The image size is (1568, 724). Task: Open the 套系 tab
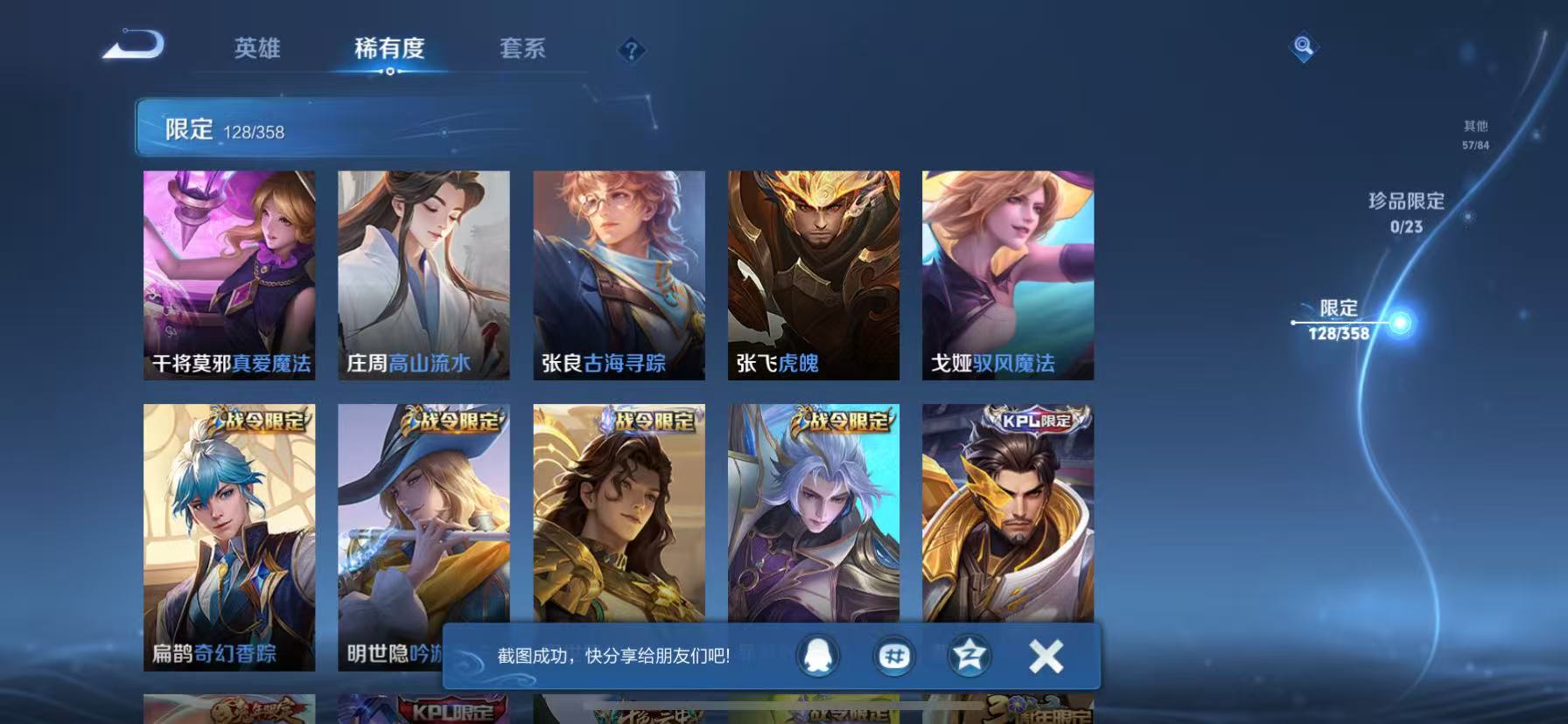pyautogui.click(x=522, y=50)
